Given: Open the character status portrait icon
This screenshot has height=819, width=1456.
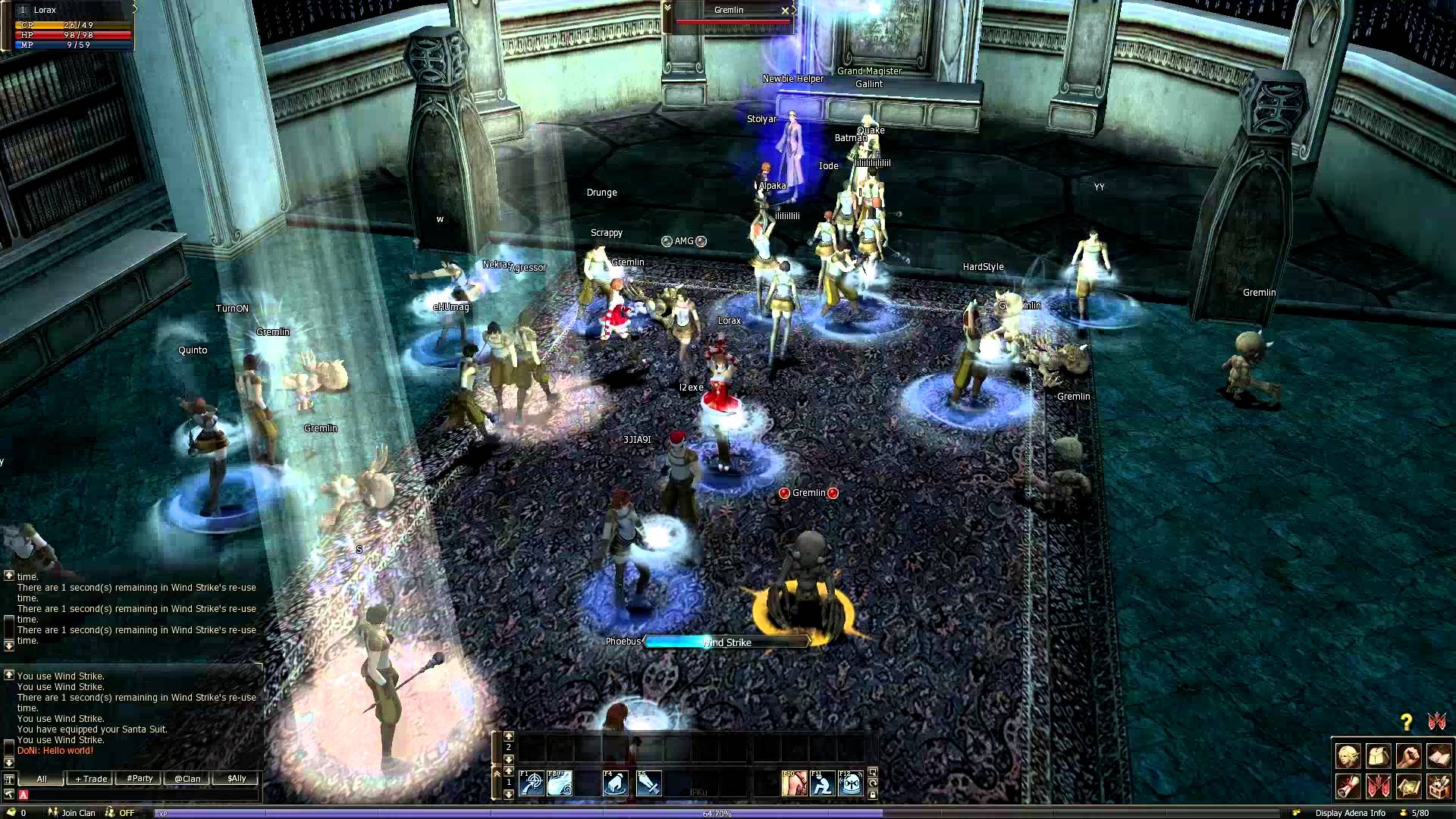Looking at the screenshot, I should [1348, 757].
